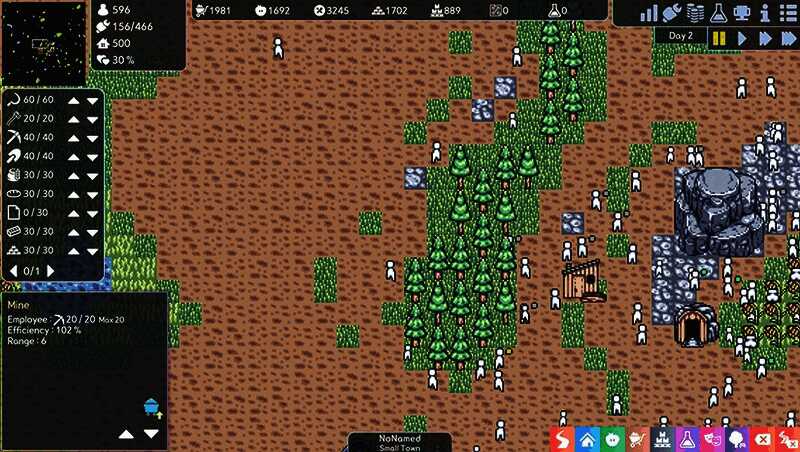Screen dimensions: 800x452
Task: Click the mine cart upgrade icon
Action: click(152, 407)
